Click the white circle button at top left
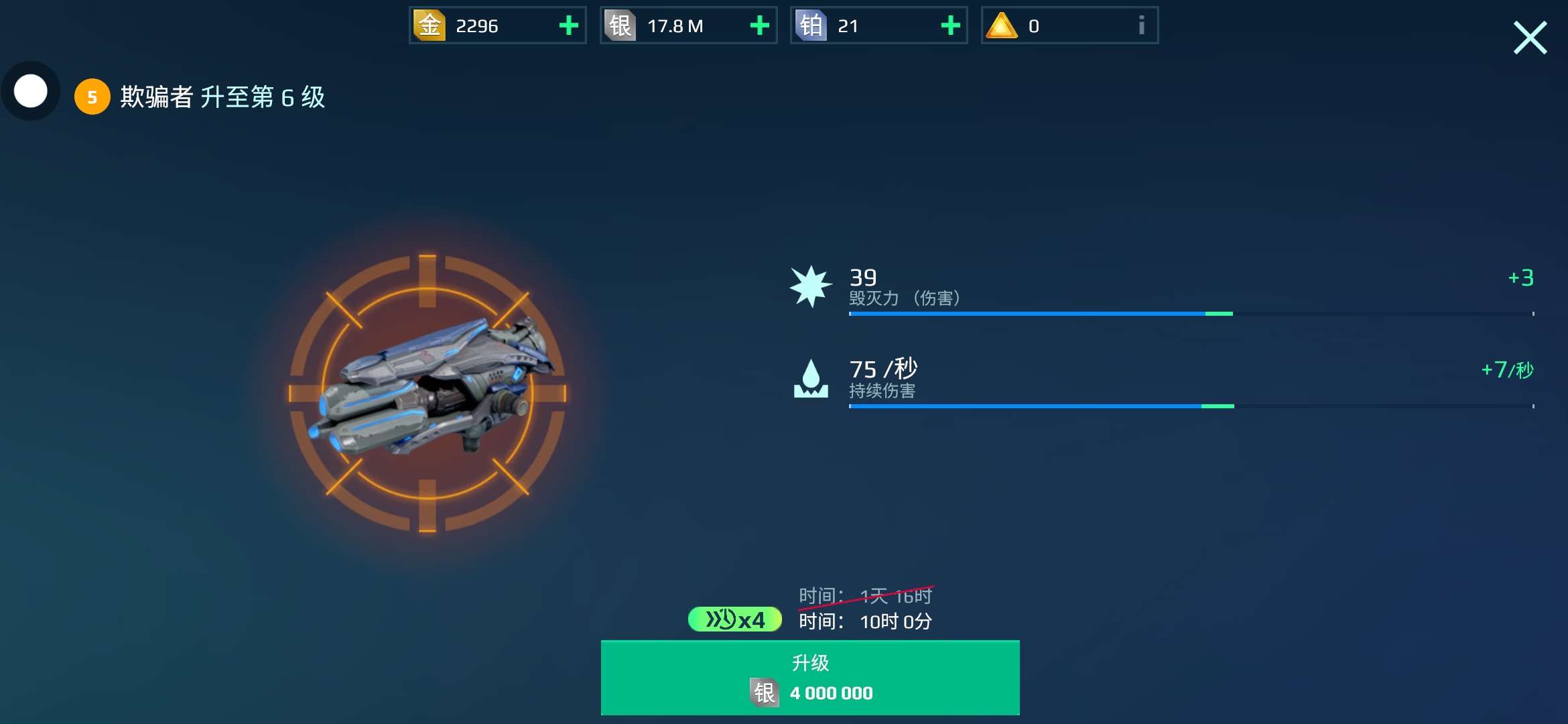Image resolution: width=1568 pixels, height=724 pixels. [x=31, y=91]
